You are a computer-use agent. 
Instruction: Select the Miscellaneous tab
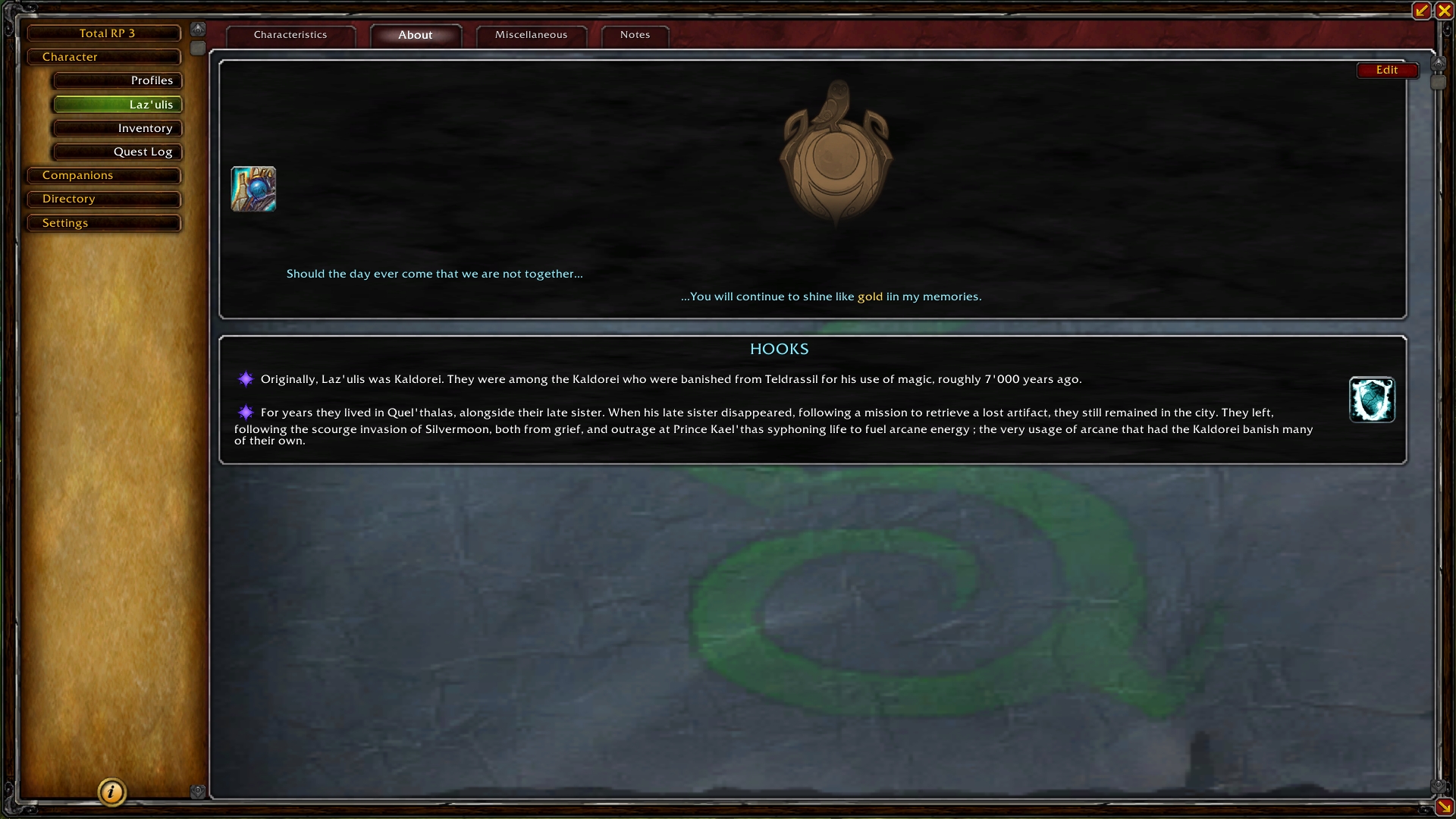point(531,35)
